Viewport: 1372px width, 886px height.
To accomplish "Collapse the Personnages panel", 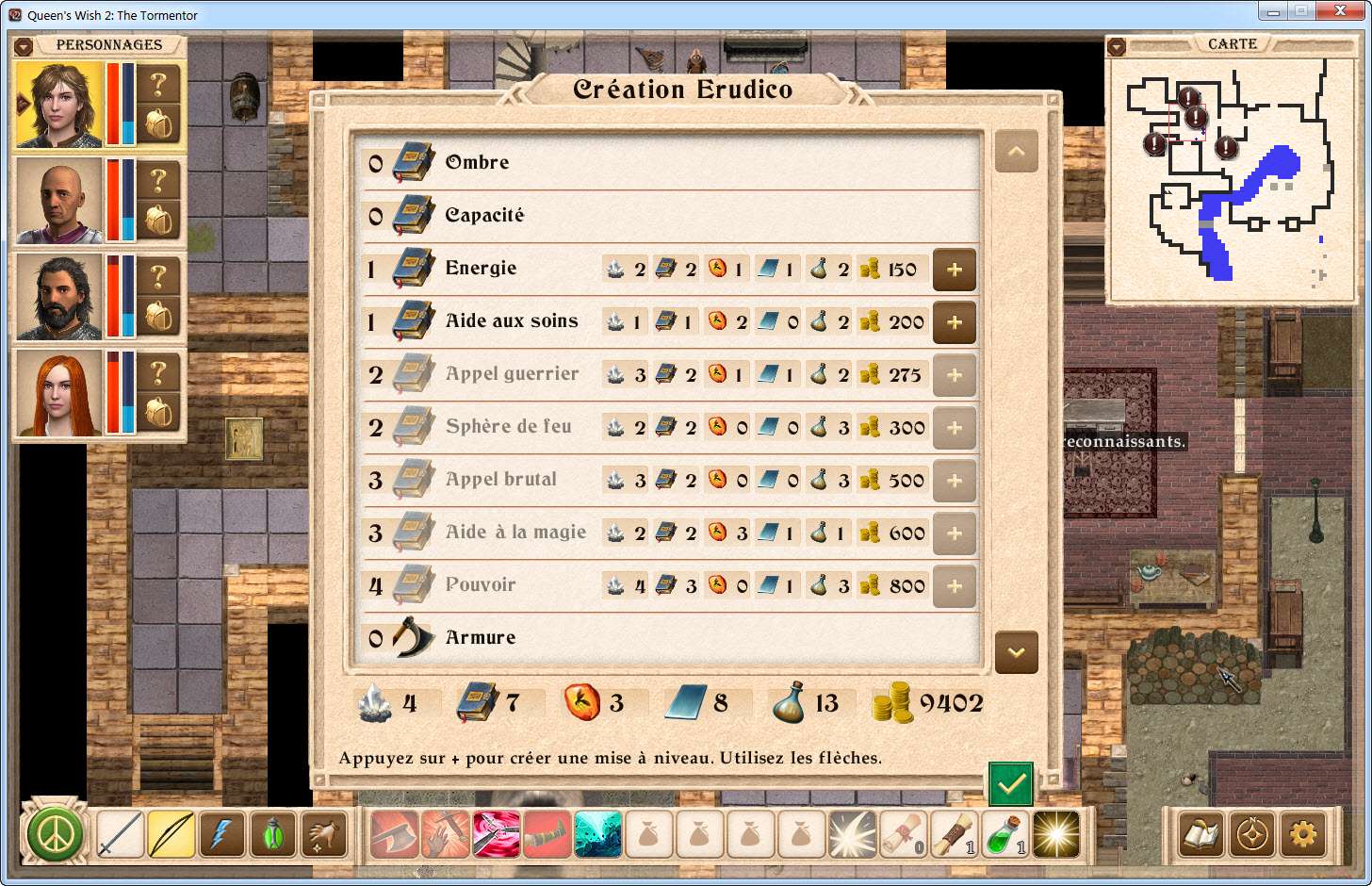I will pos(24,45).
